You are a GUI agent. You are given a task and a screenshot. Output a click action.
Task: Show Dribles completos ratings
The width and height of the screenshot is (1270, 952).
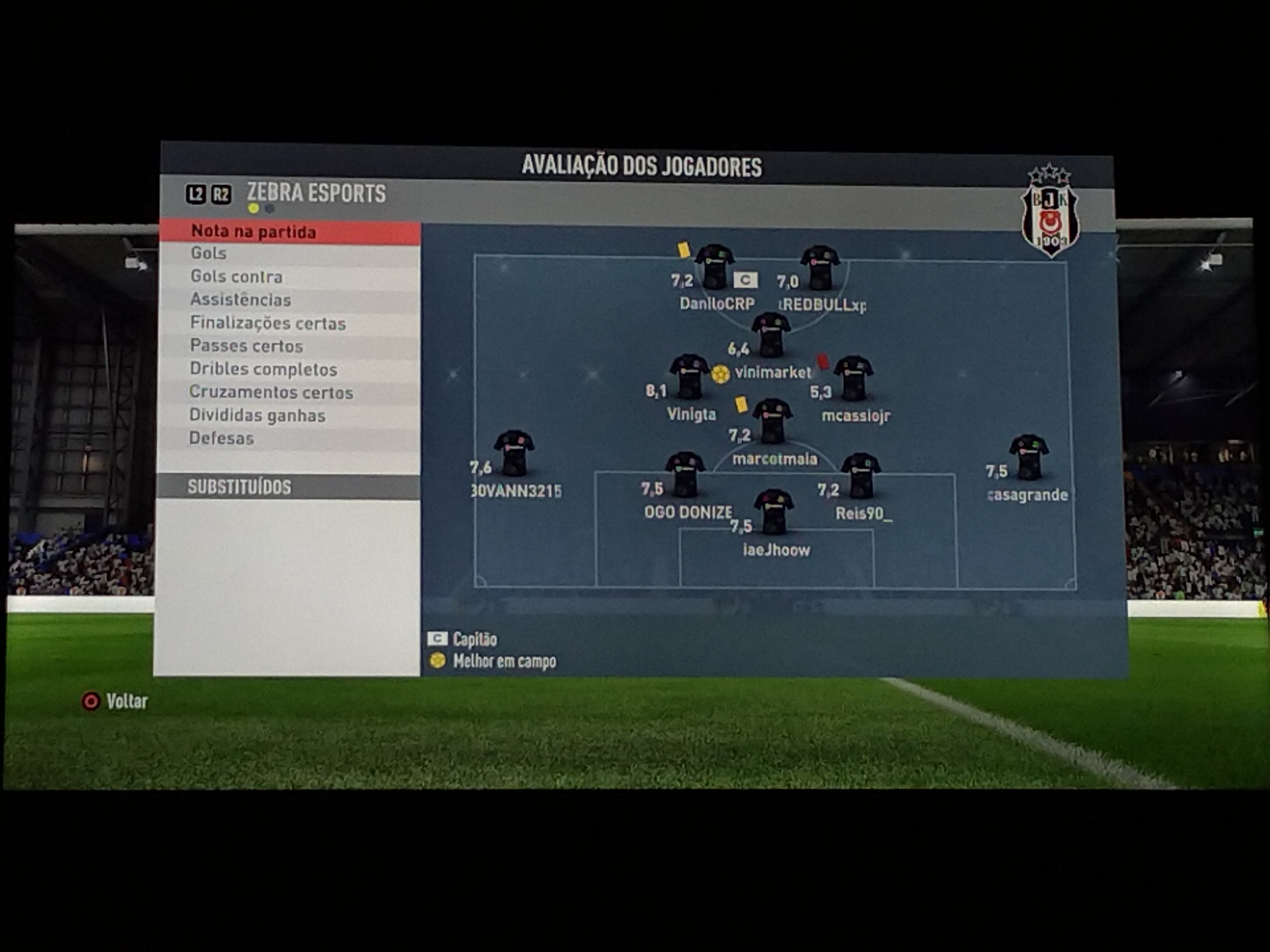pos(289,369)
